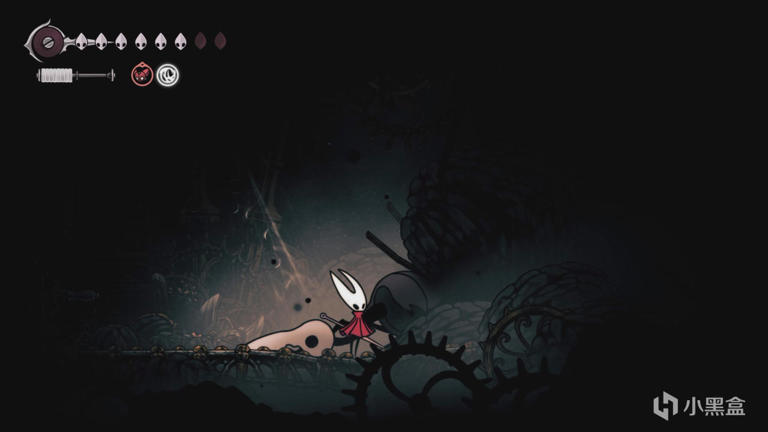Screen dimensions: 768x432
Task: Select the red tool icon
Action: [x=143, y=74]
